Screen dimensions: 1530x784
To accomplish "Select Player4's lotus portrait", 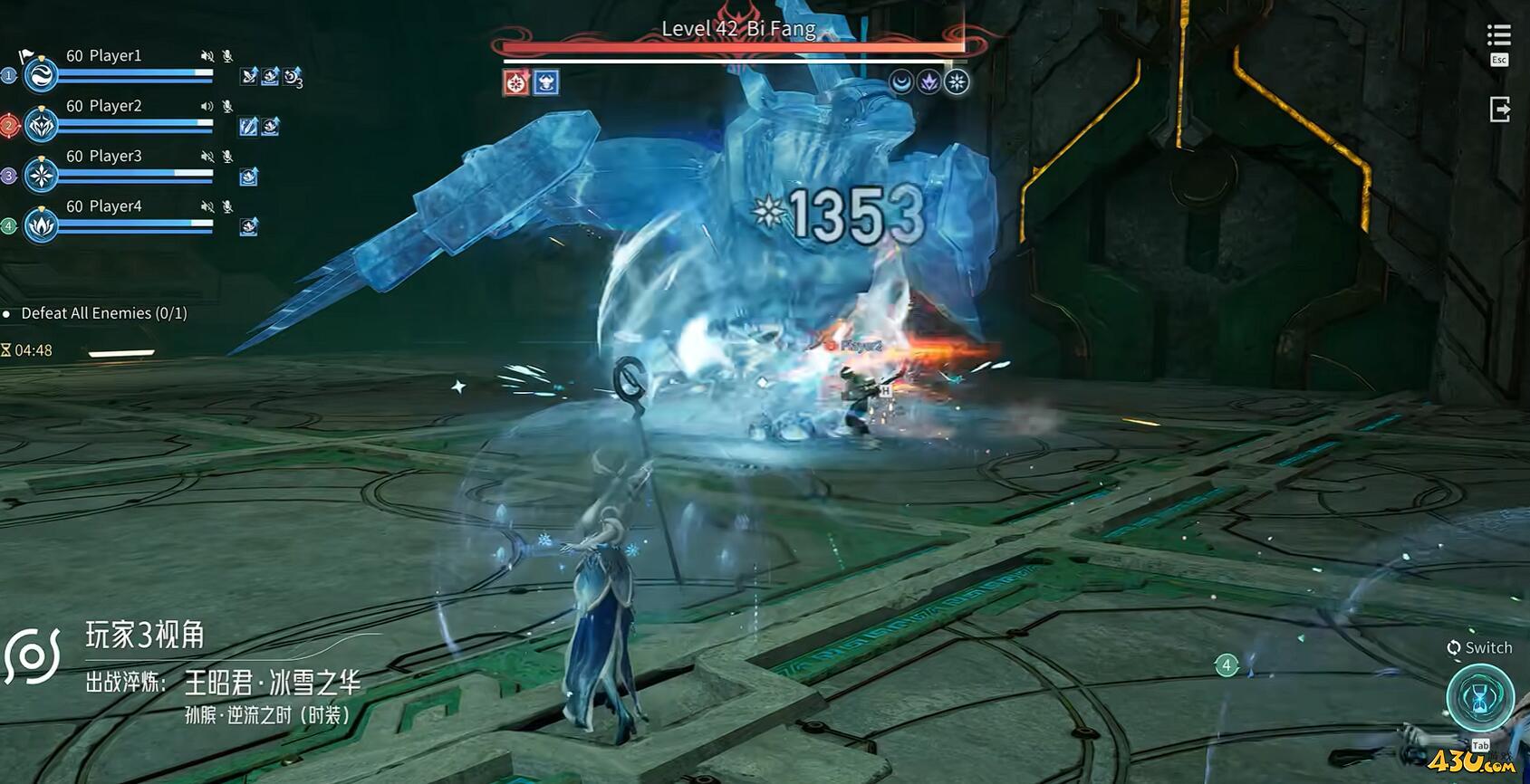I will pos(41,225).
